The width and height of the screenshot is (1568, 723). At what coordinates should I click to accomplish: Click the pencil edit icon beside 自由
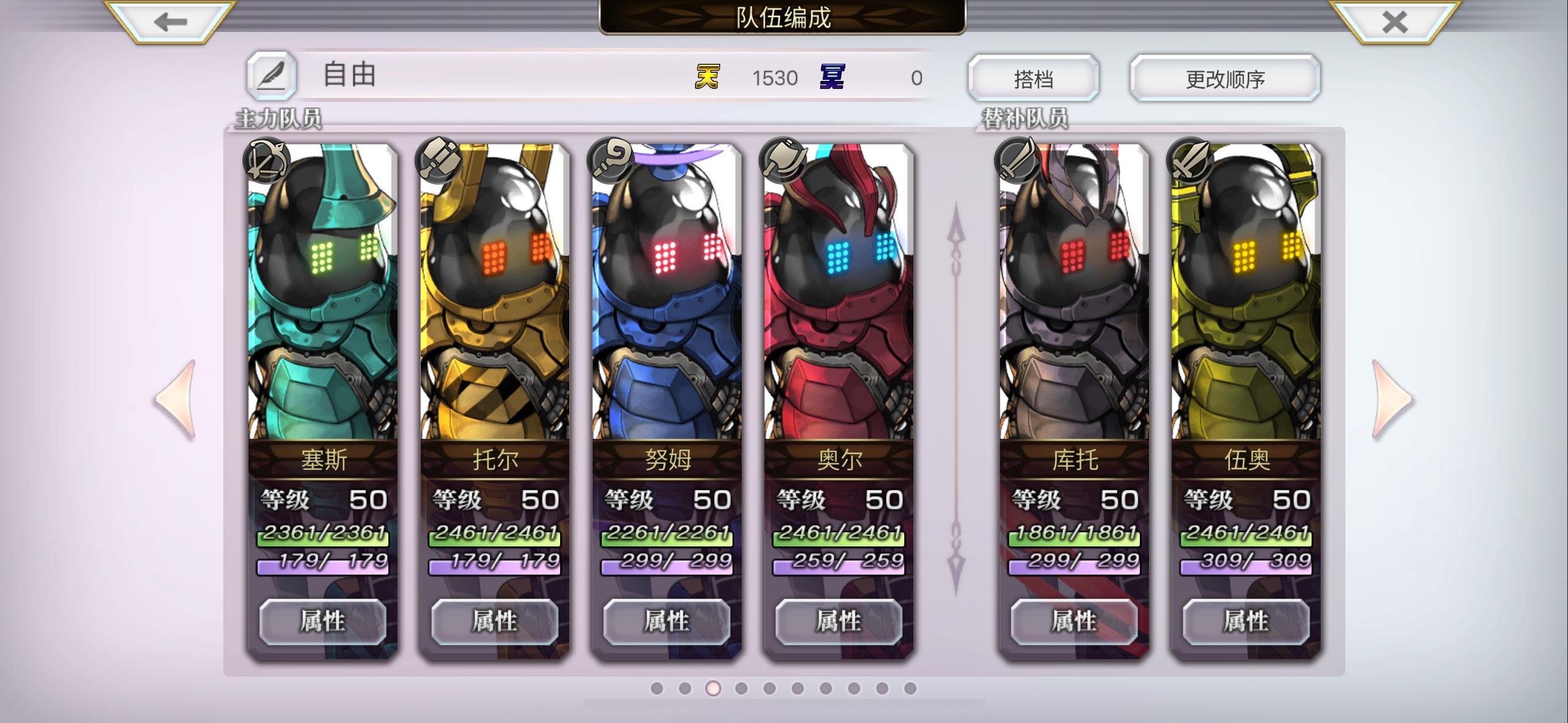click(272, 75)
